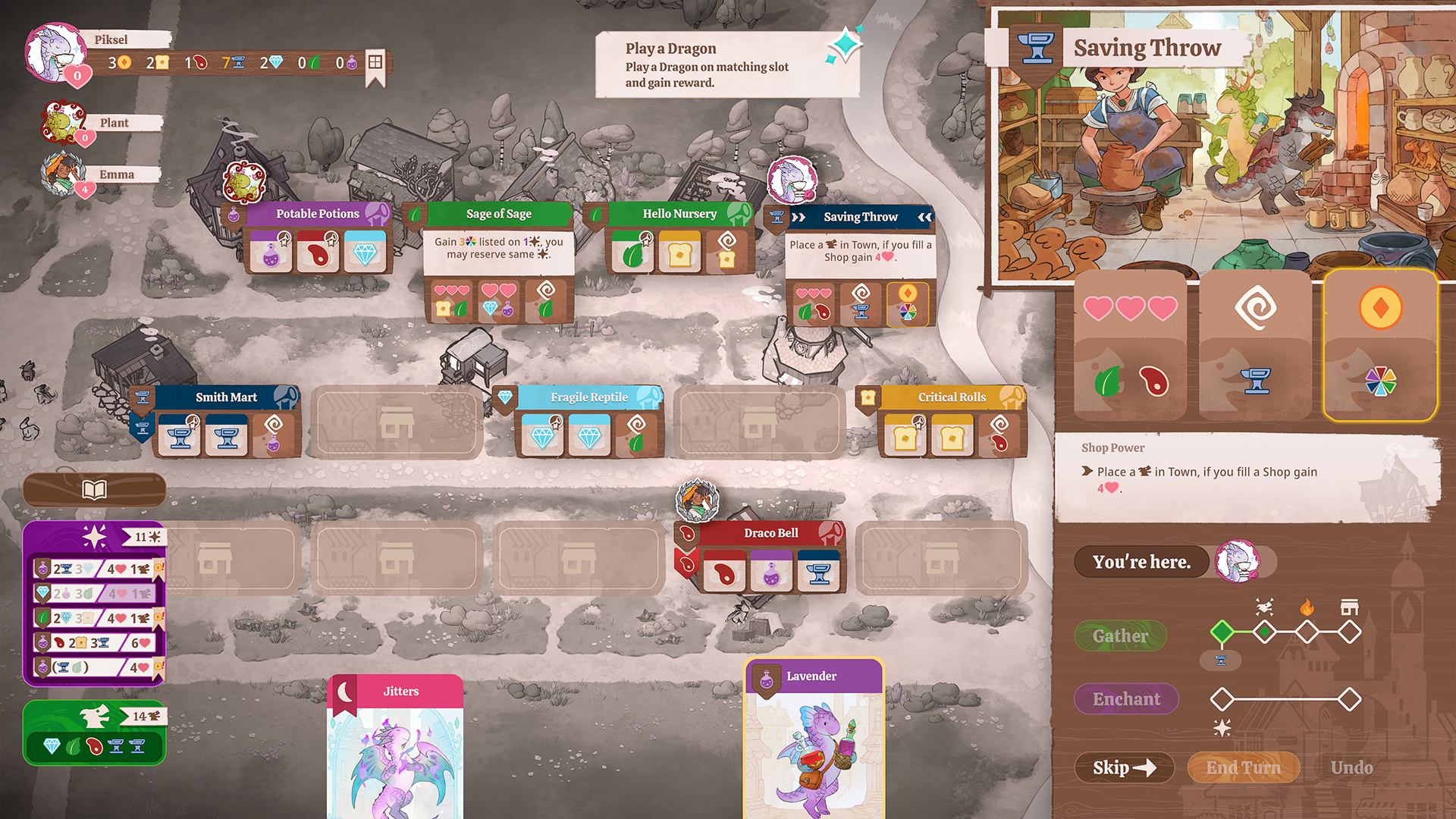This screenshot has height=819, width=1456.
Task: Select the Jitters dragon card
Action: pyautogui.click(x=395, y=747)
